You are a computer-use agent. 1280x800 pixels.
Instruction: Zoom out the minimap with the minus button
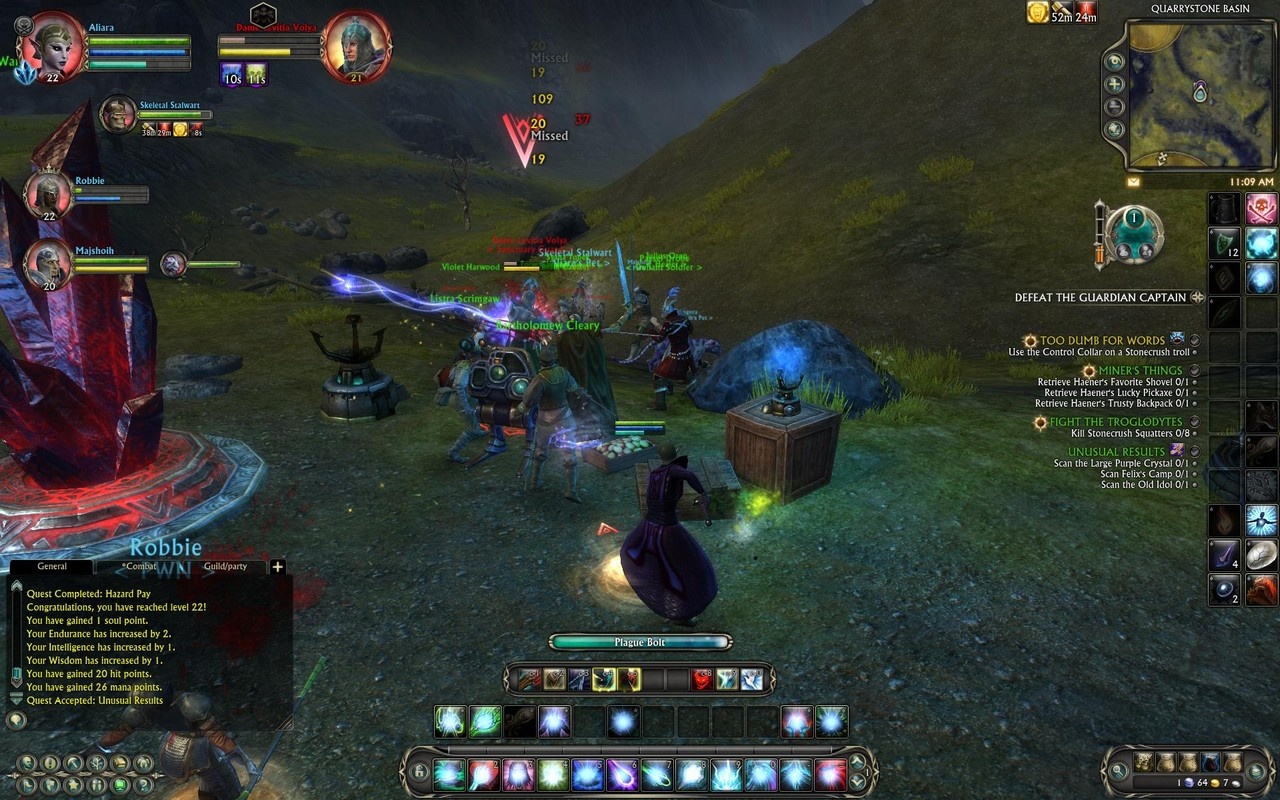pyautogui.click(x=1115, y=107)
